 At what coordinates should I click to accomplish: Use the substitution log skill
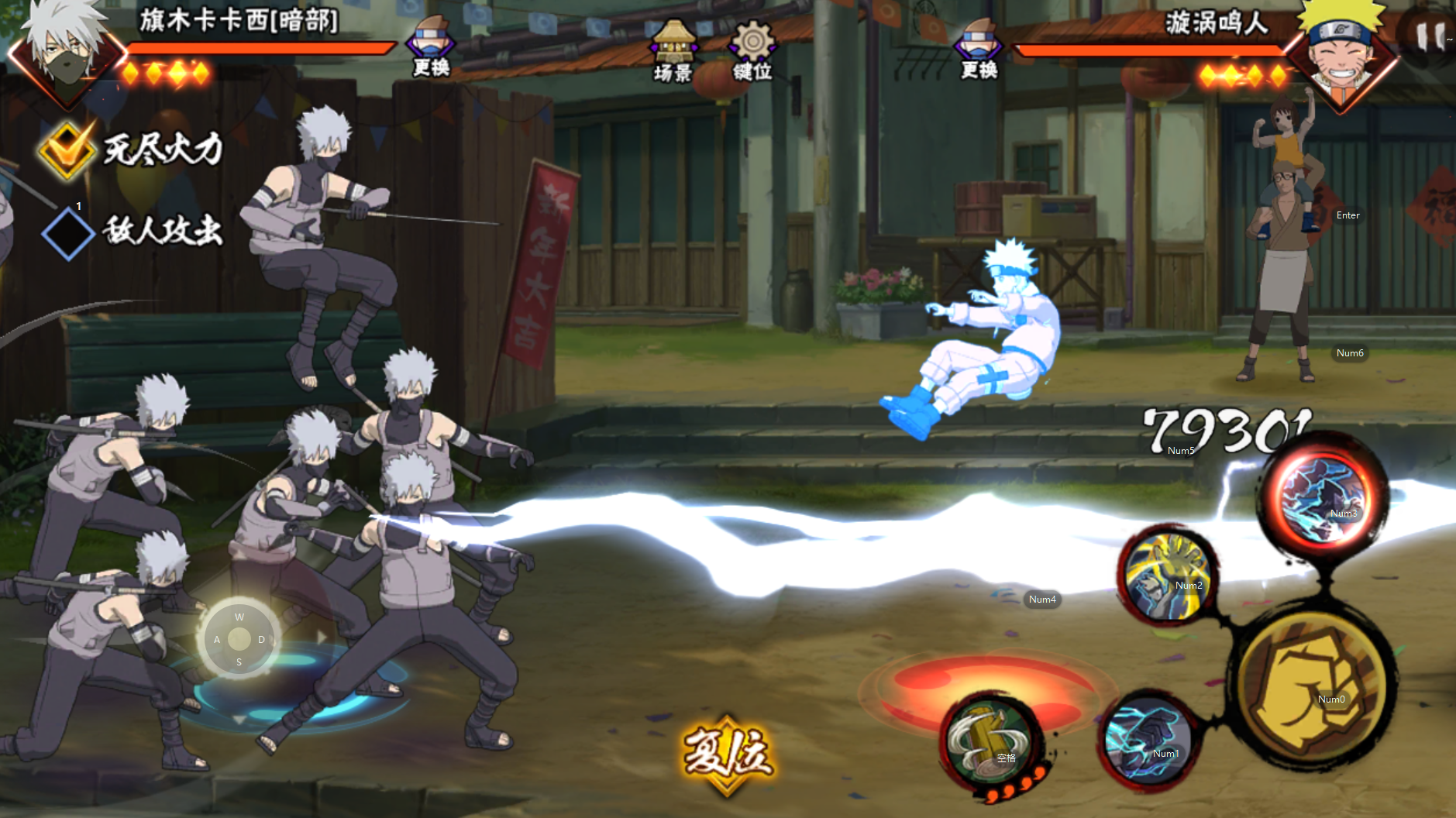click(x=990, y=744)
